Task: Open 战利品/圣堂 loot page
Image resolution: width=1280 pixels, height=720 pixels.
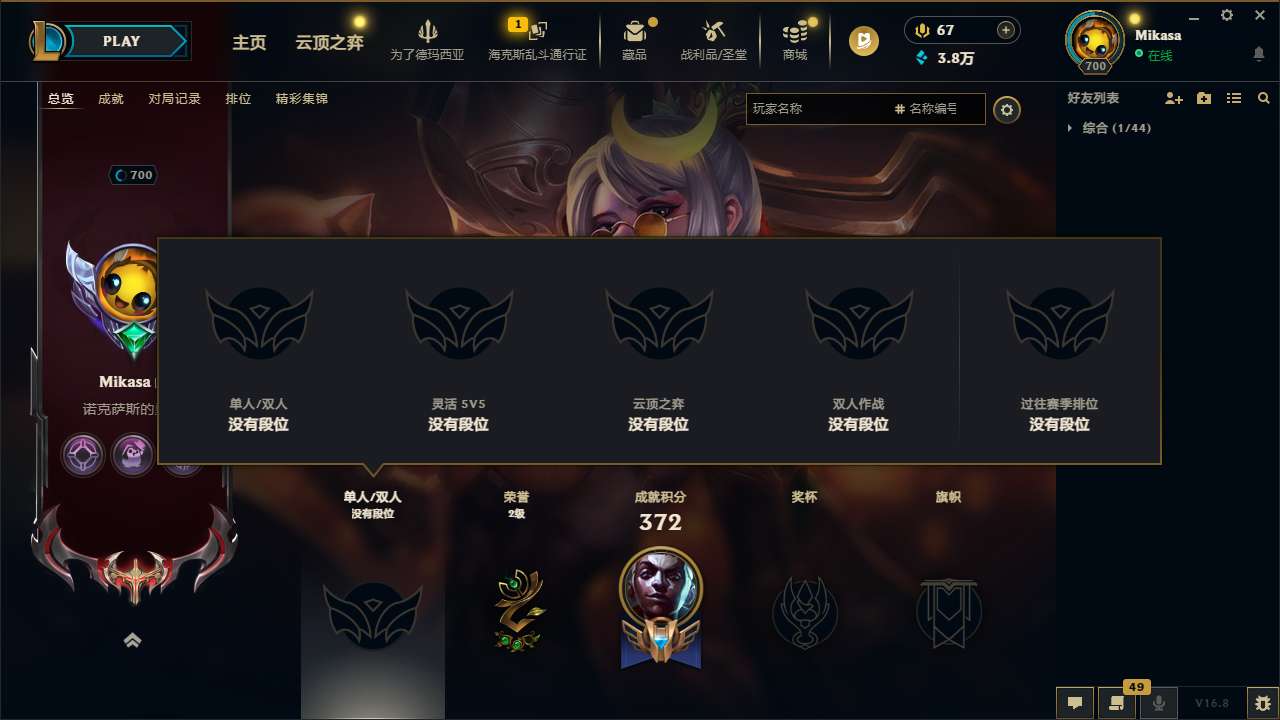Action: coord(714,40)
